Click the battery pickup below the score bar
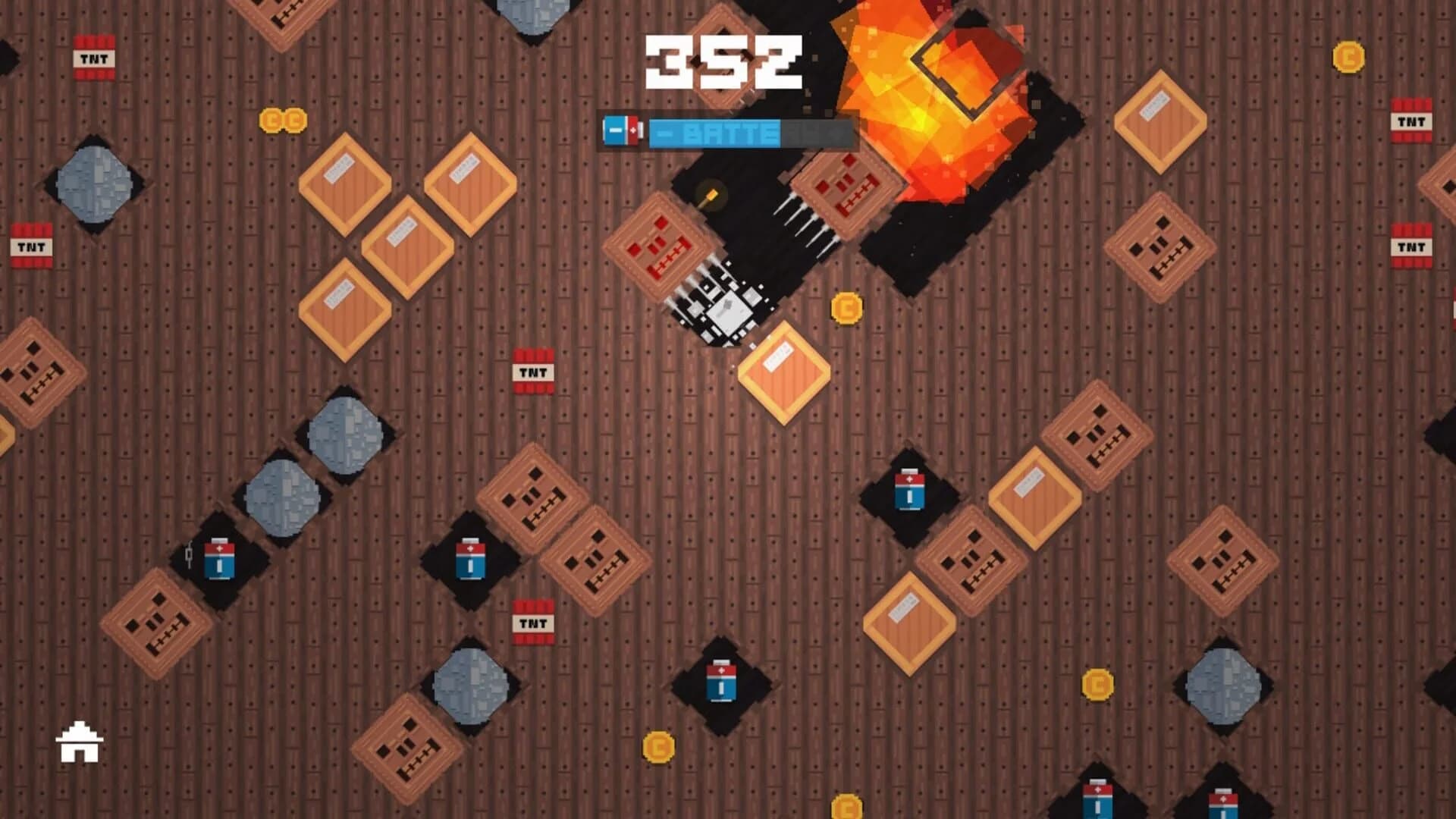Screen dimensions: 1456x819 (623, 129)
